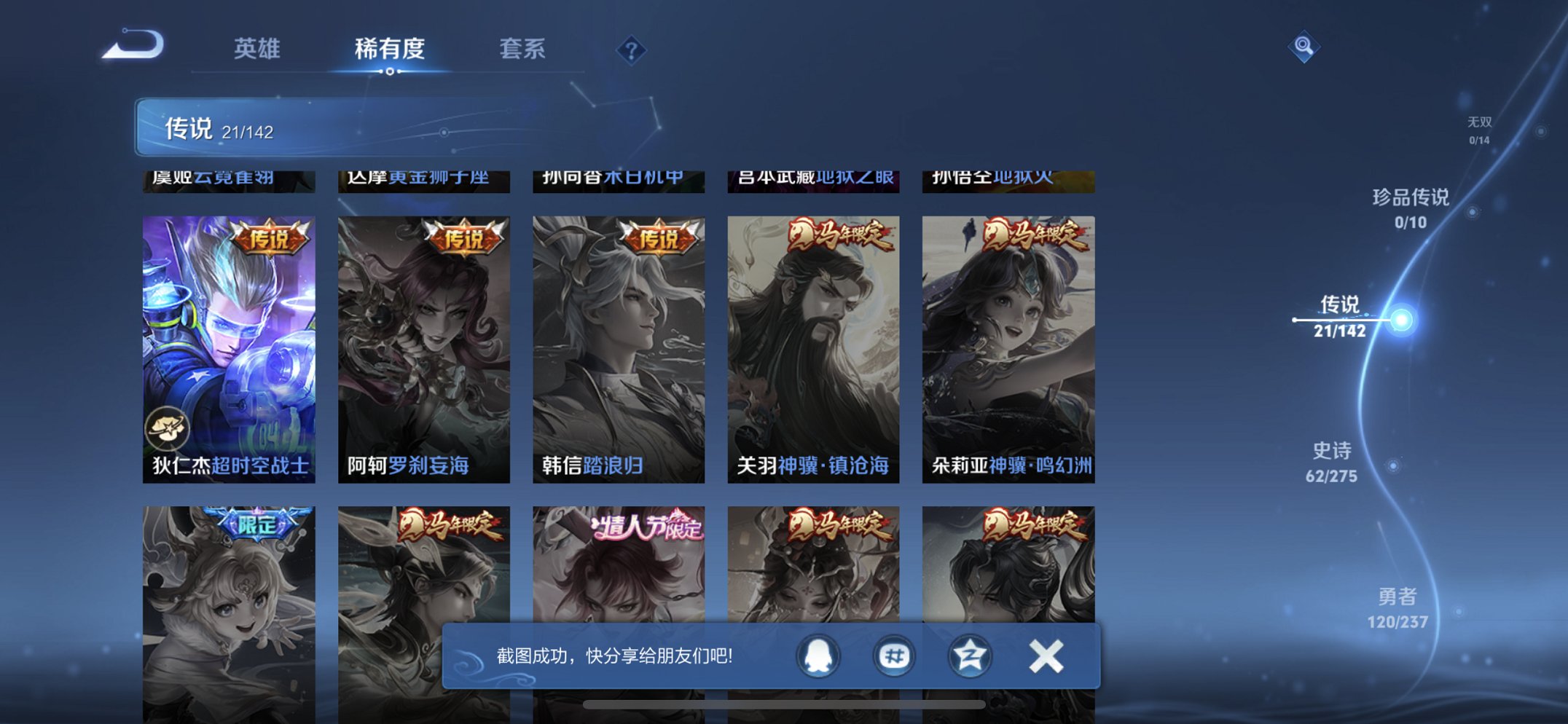1568x724 pixels.
Task: Open the question-mark help icon
Action: tap(630, 50)
